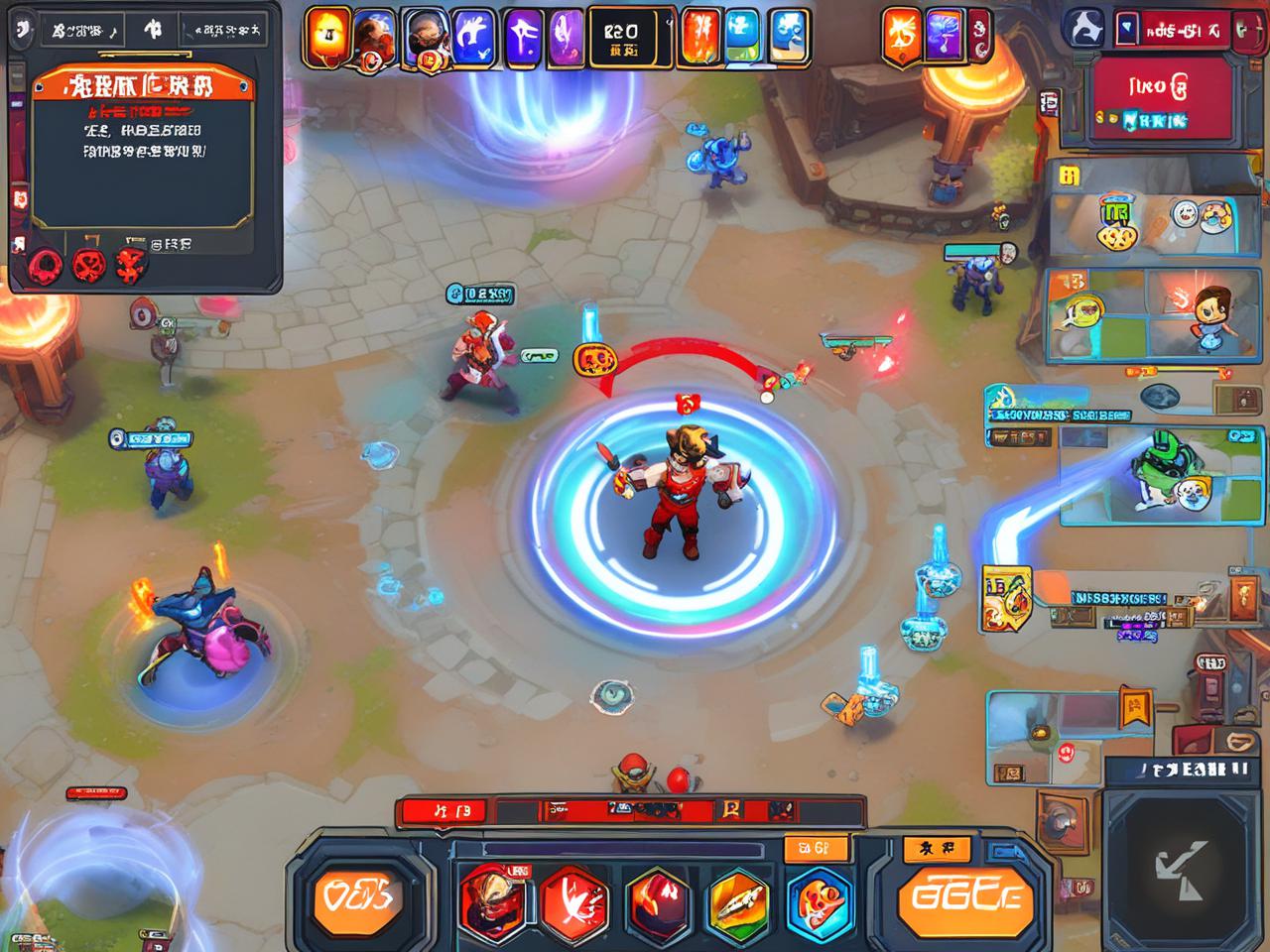
Task: Use the blue hexagon creature ability
Action: [821, 897]
